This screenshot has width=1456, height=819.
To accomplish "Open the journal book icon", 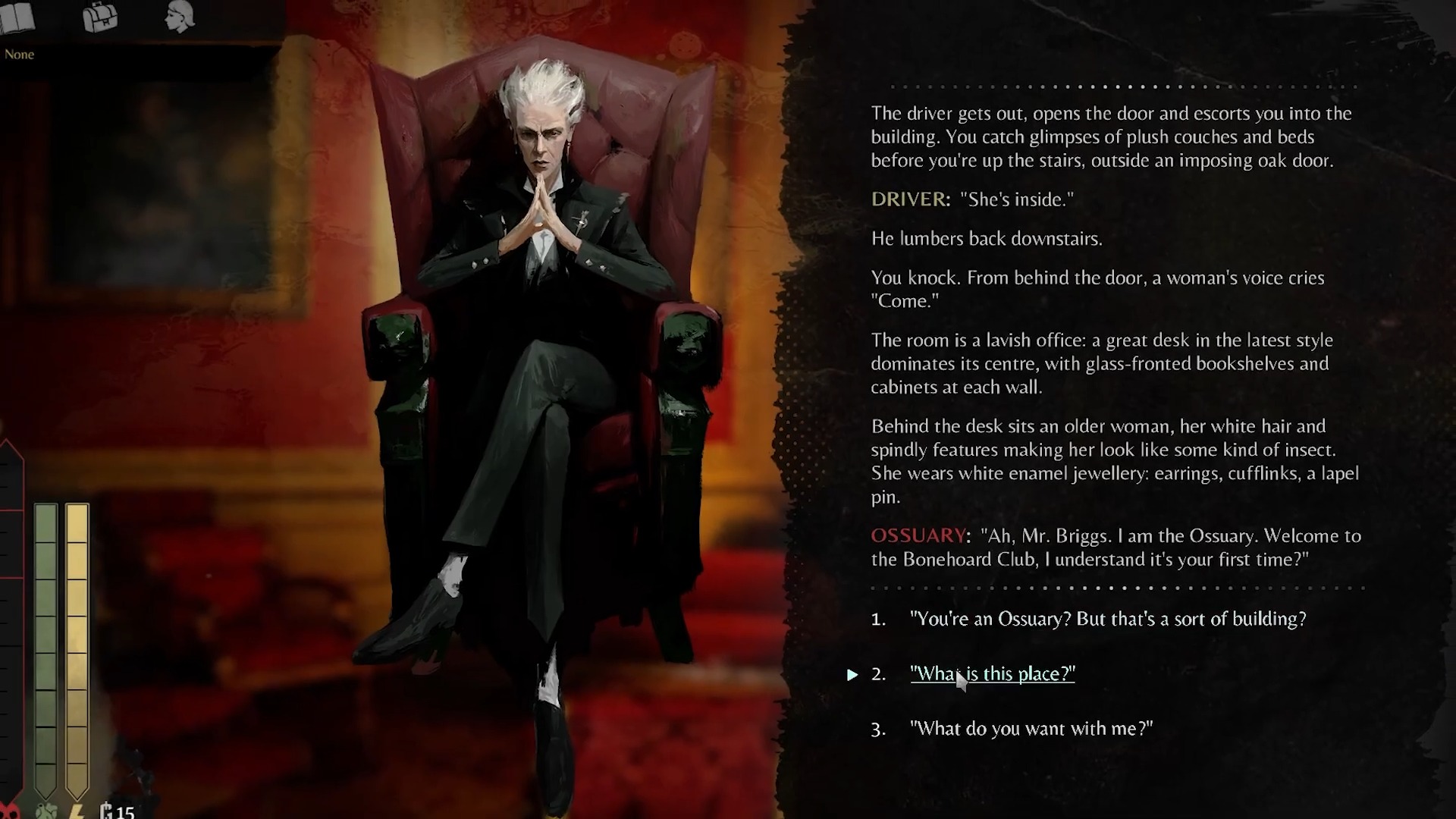I will [17, 19].
